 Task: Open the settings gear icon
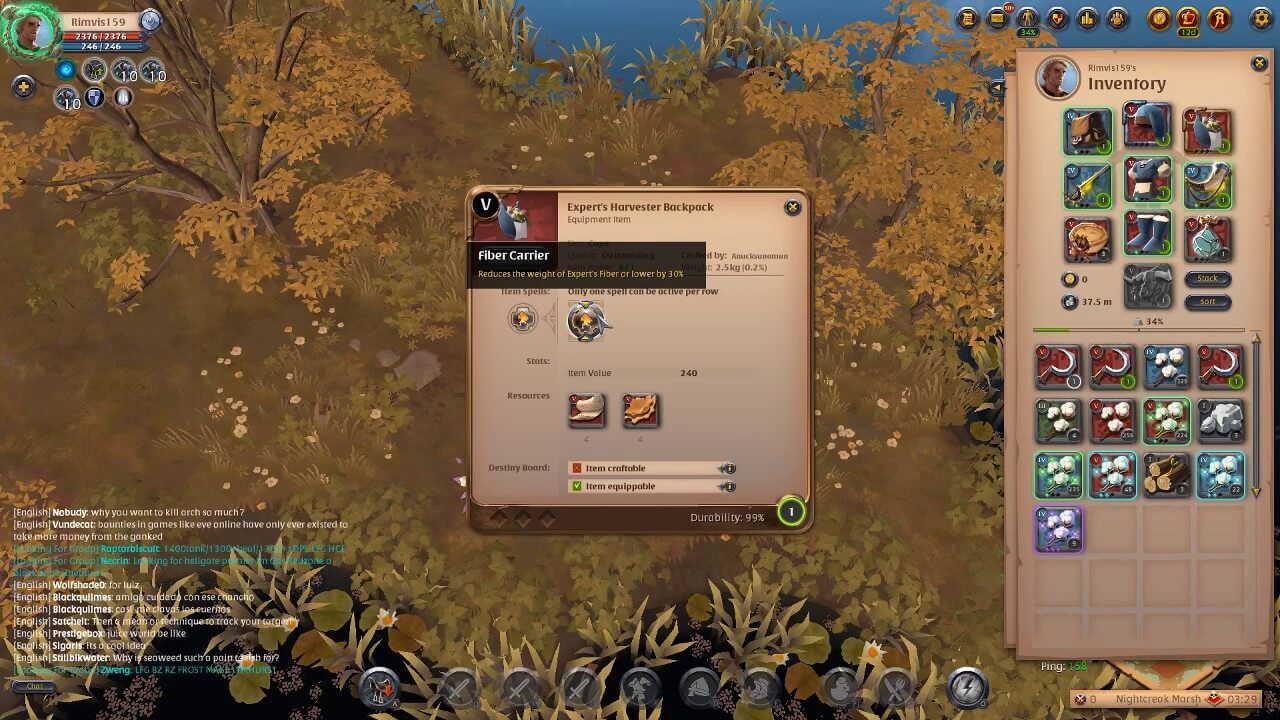[x=1262, y=17]
